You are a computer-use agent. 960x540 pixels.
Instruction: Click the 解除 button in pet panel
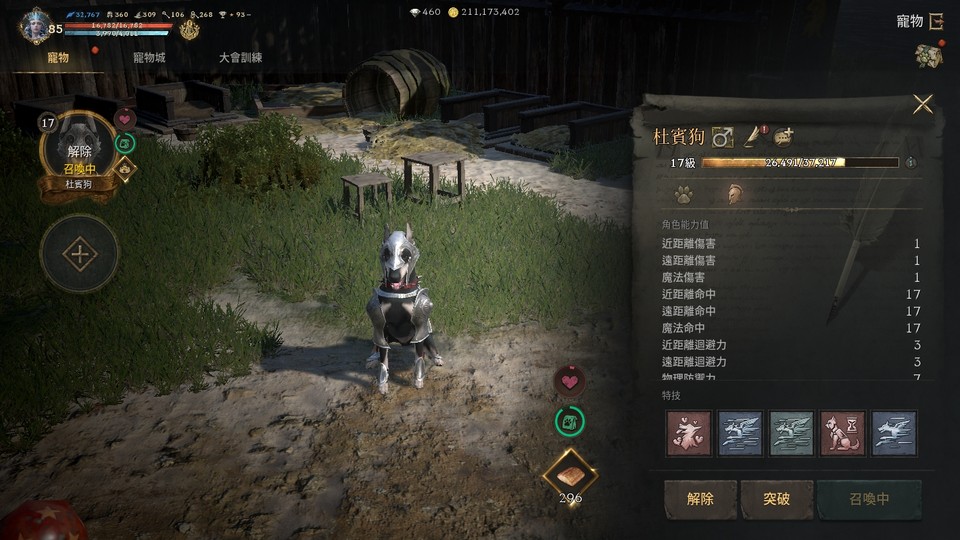pyautogui.click(x=700, y=499)
